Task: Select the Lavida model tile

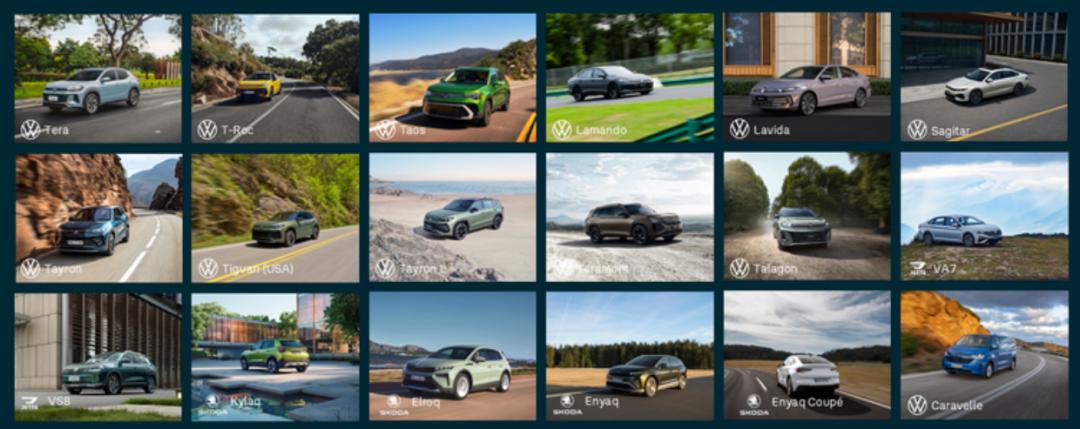Action: coord(806,78)
